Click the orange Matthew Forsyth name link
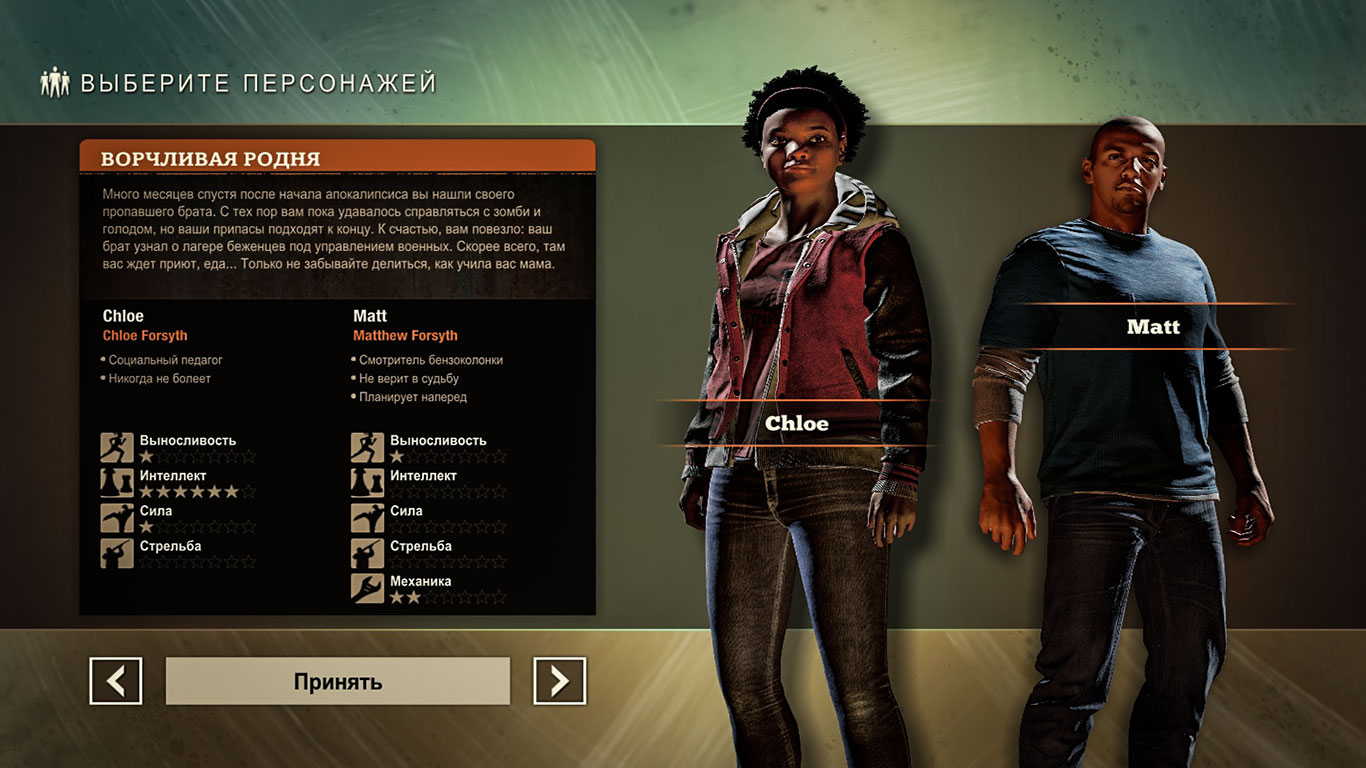This screenshot has height=768, width=1366. [x=405, y=335]
